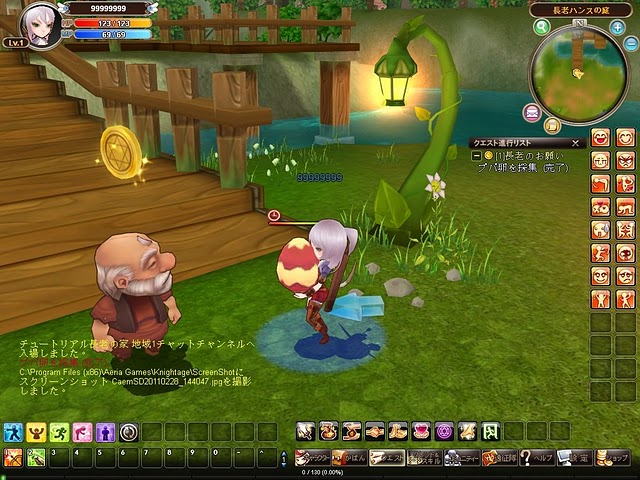Click the green magnifier button by minimap
This screenshot has width=640, height=480.
(541, 28)
